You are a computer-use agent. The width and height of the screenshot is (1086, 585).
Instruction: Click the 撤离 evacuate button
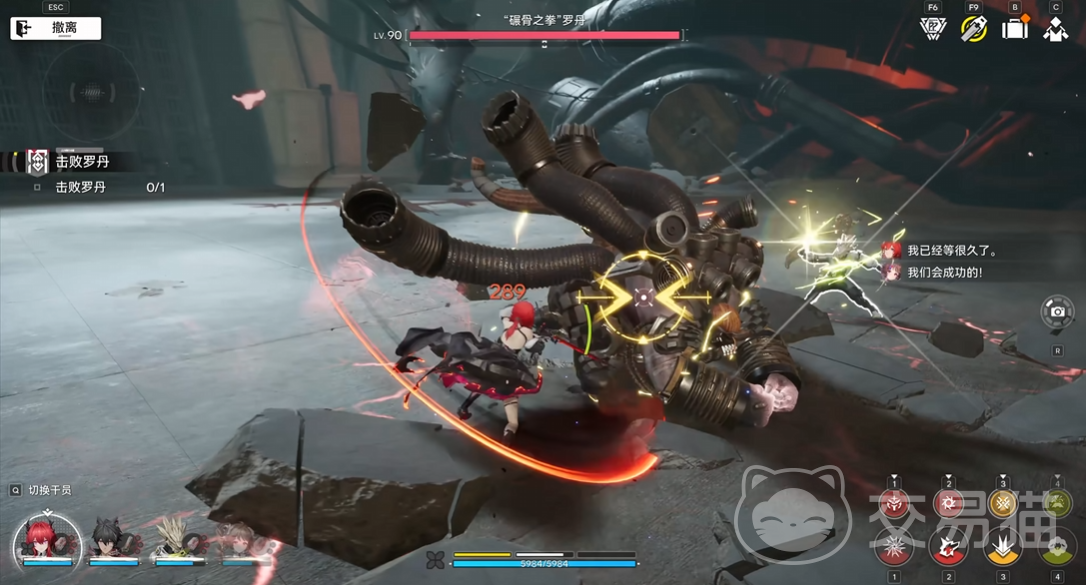56,28
